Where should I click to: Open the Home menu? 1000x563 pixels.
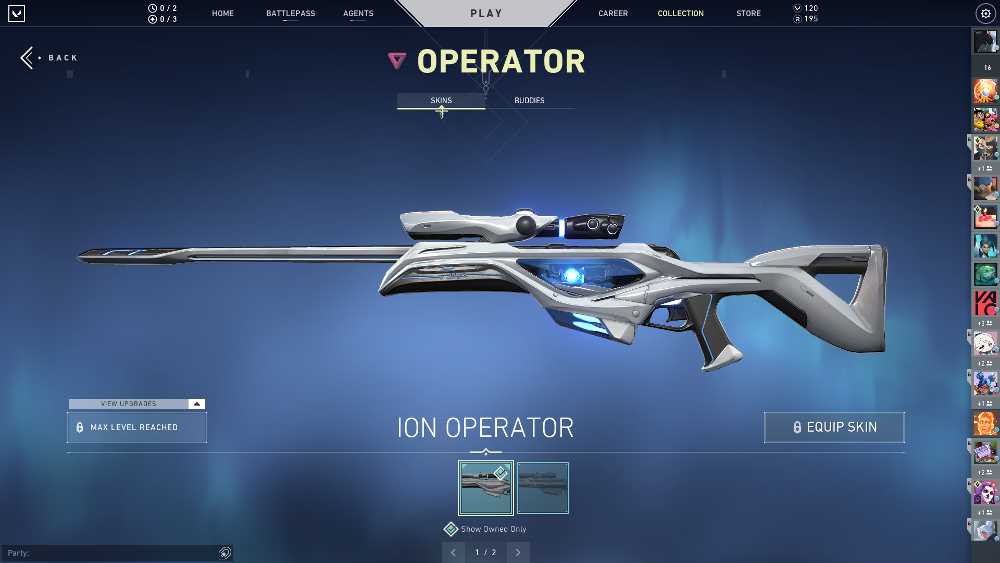(x=222, y=14)
